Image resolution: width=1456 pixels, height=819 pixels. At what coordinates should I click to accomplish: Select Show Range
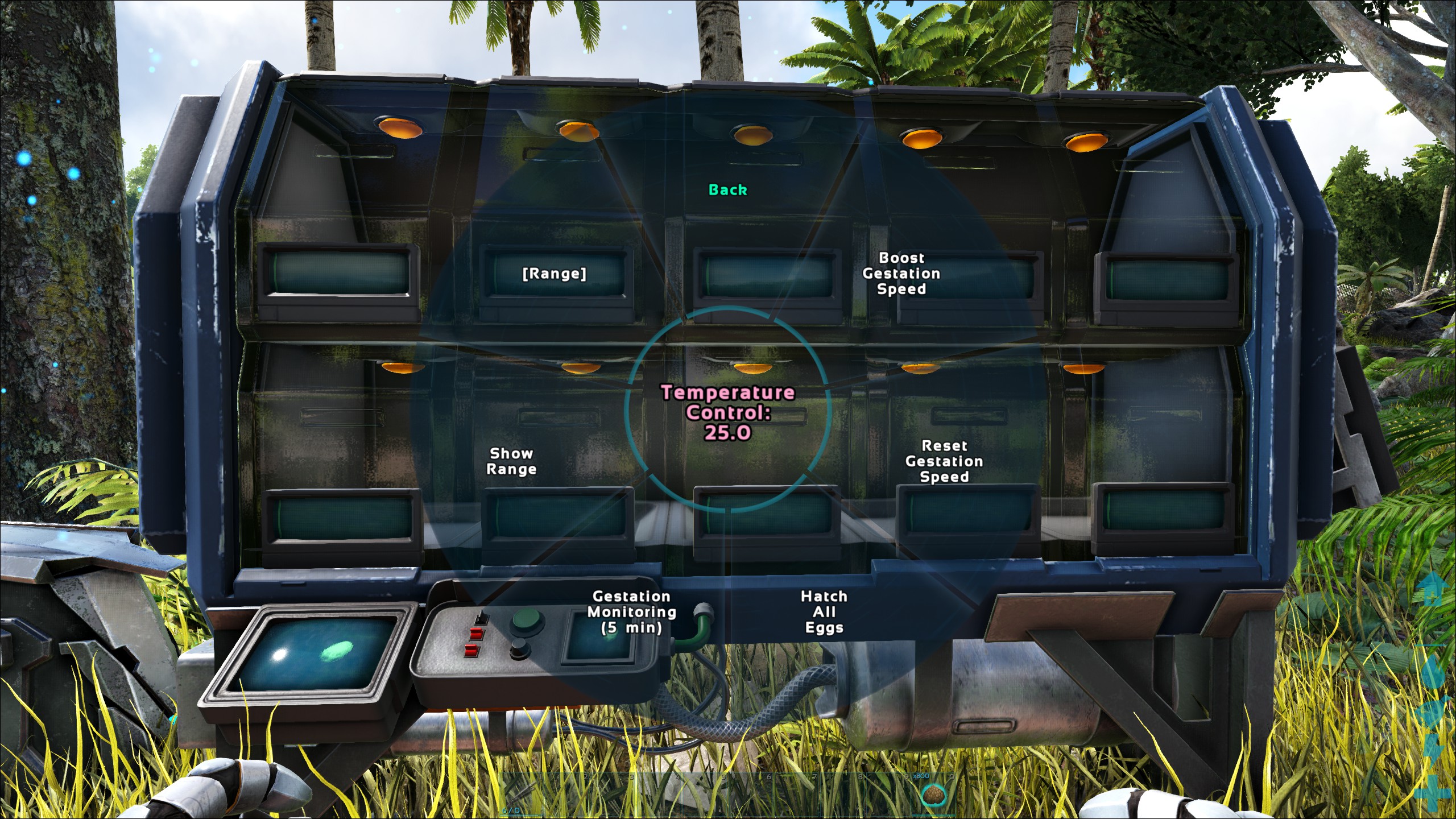[512, 461]
